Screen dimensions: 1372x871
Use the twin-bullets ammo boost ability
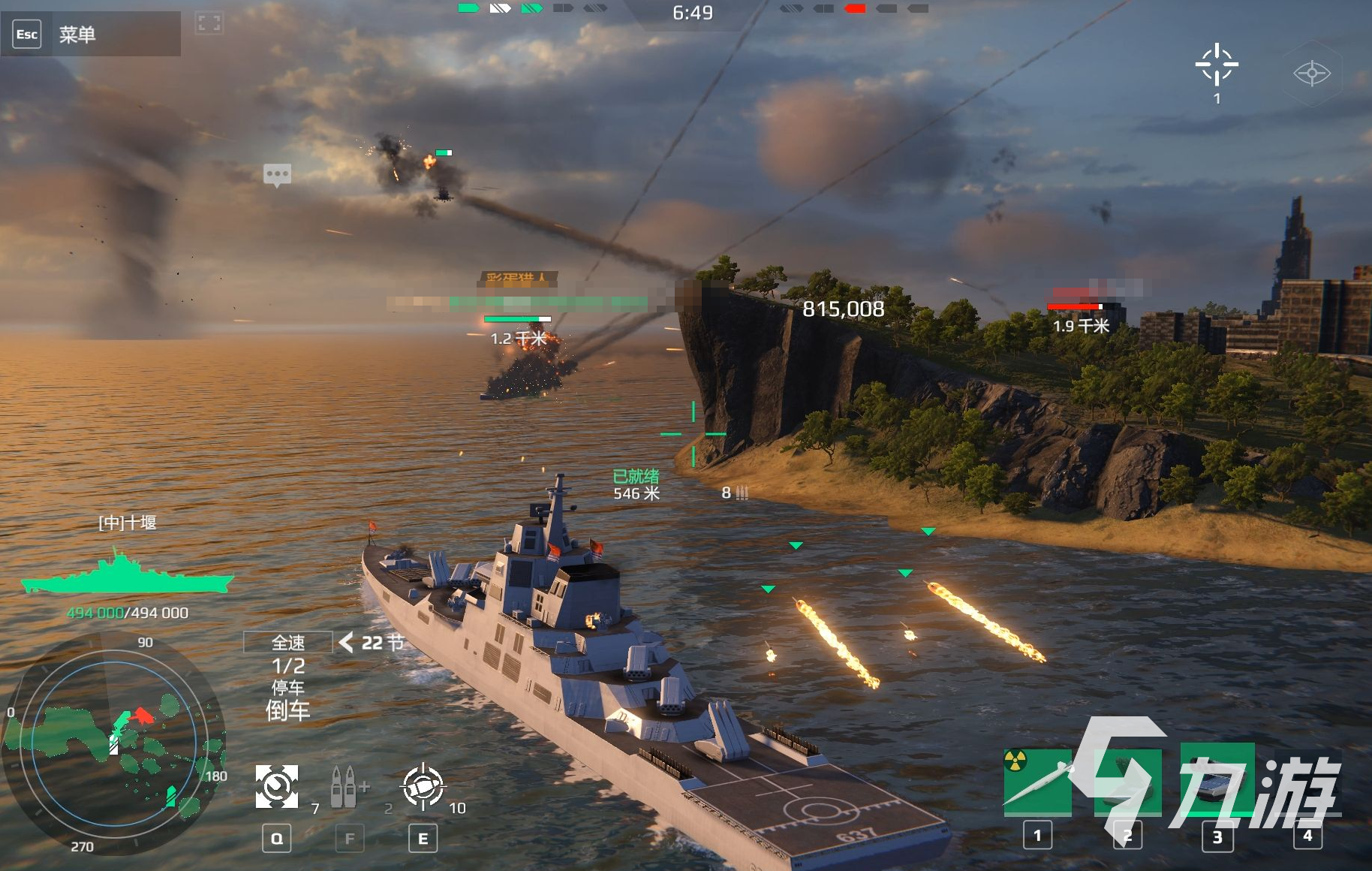coord(347,787)
